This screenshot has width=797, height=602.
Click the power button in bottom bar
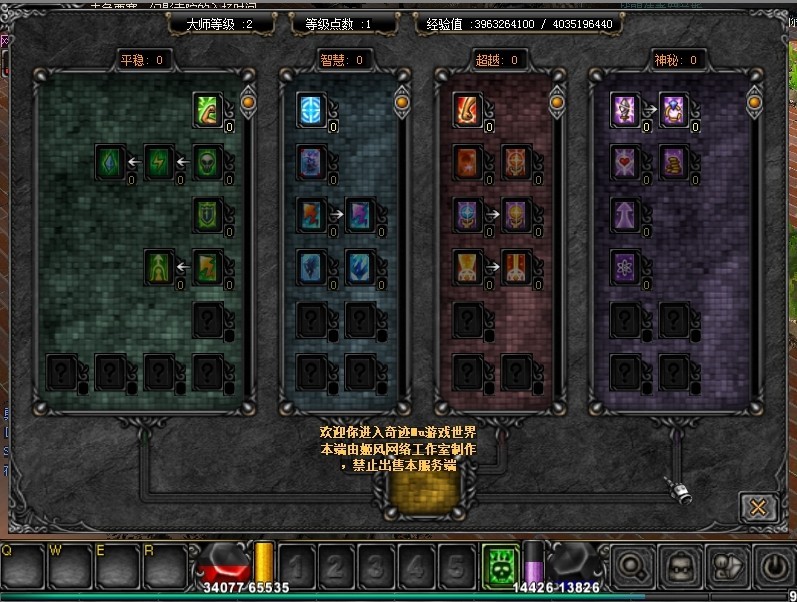pos(772,567)
